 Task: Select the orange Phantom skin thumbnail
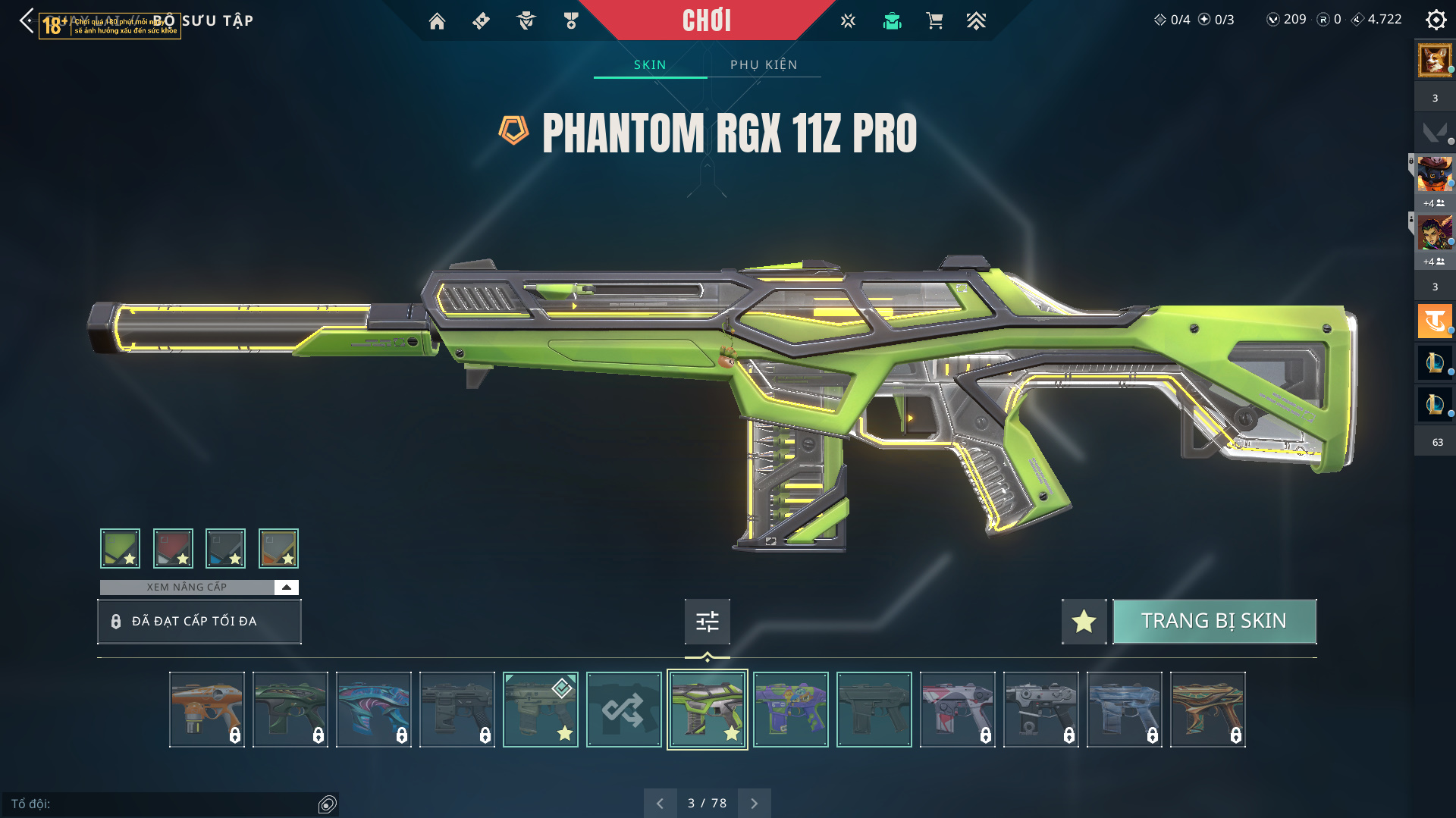206,710
